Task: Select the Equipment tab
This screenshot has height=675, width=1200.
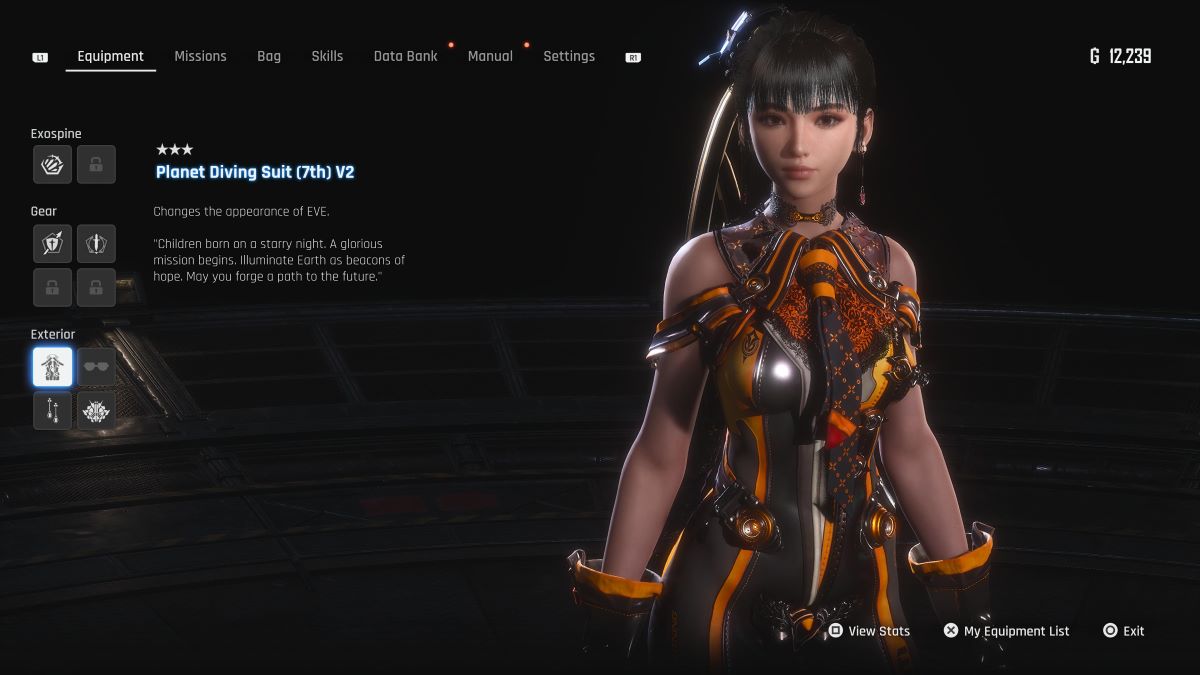Action: coord(110,56)
